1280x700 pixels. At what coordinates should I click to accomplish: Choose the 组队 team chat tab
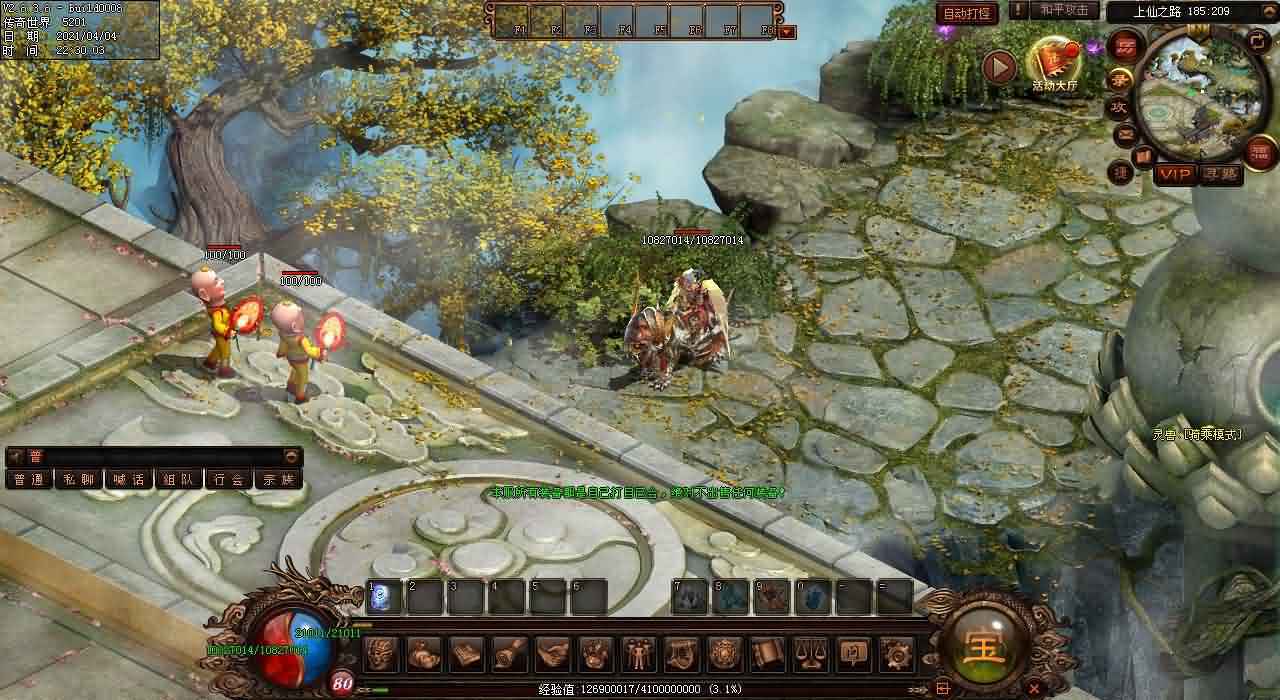tap(179, 480)
